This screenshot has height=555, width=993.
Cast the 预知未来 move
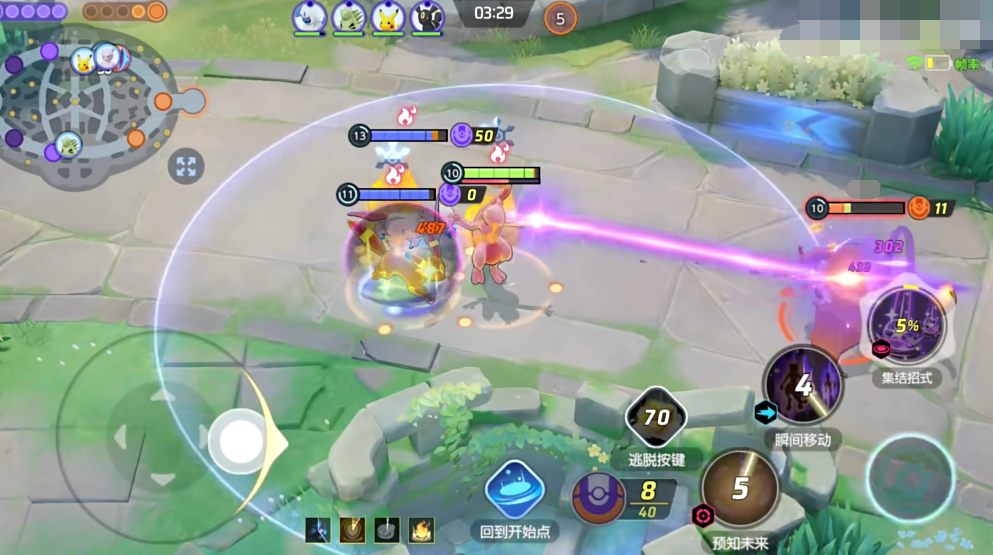coord(740,488)
